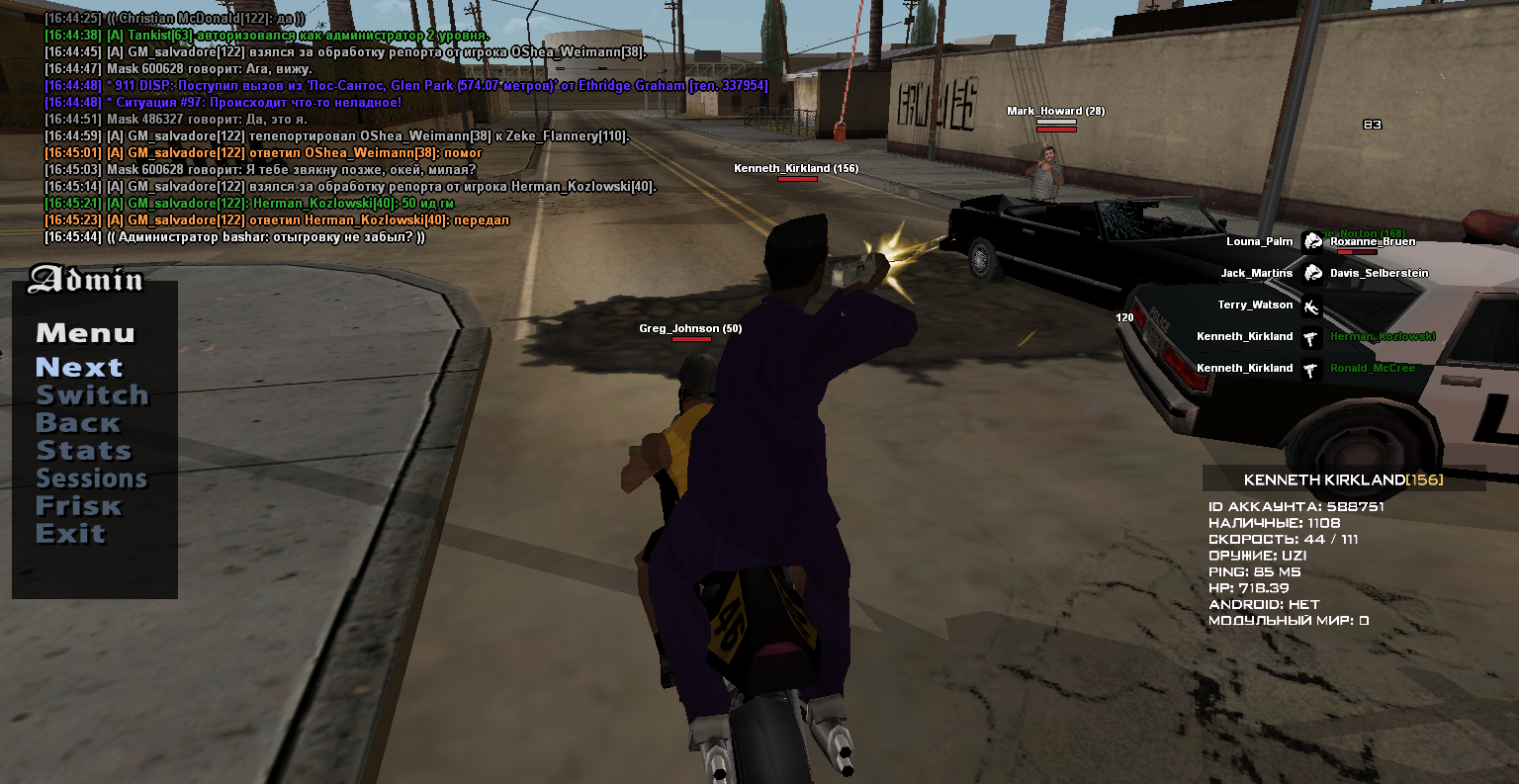This screenshot has height=784, width=1519.
Task: Exit the Admin spectate menu
Action: [x=70, y=534]
